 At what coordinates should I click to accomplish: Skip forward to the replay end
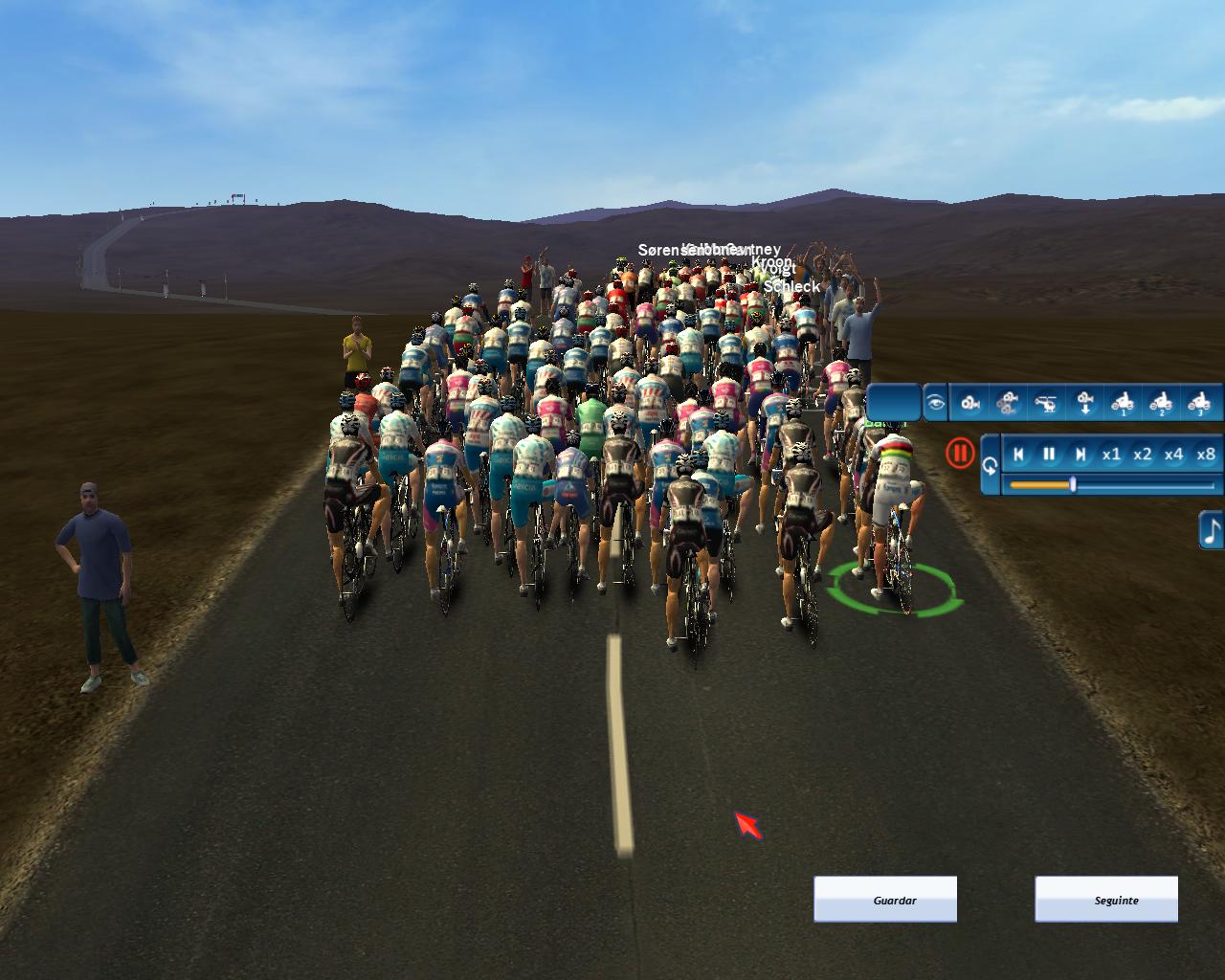[1080, 455]
